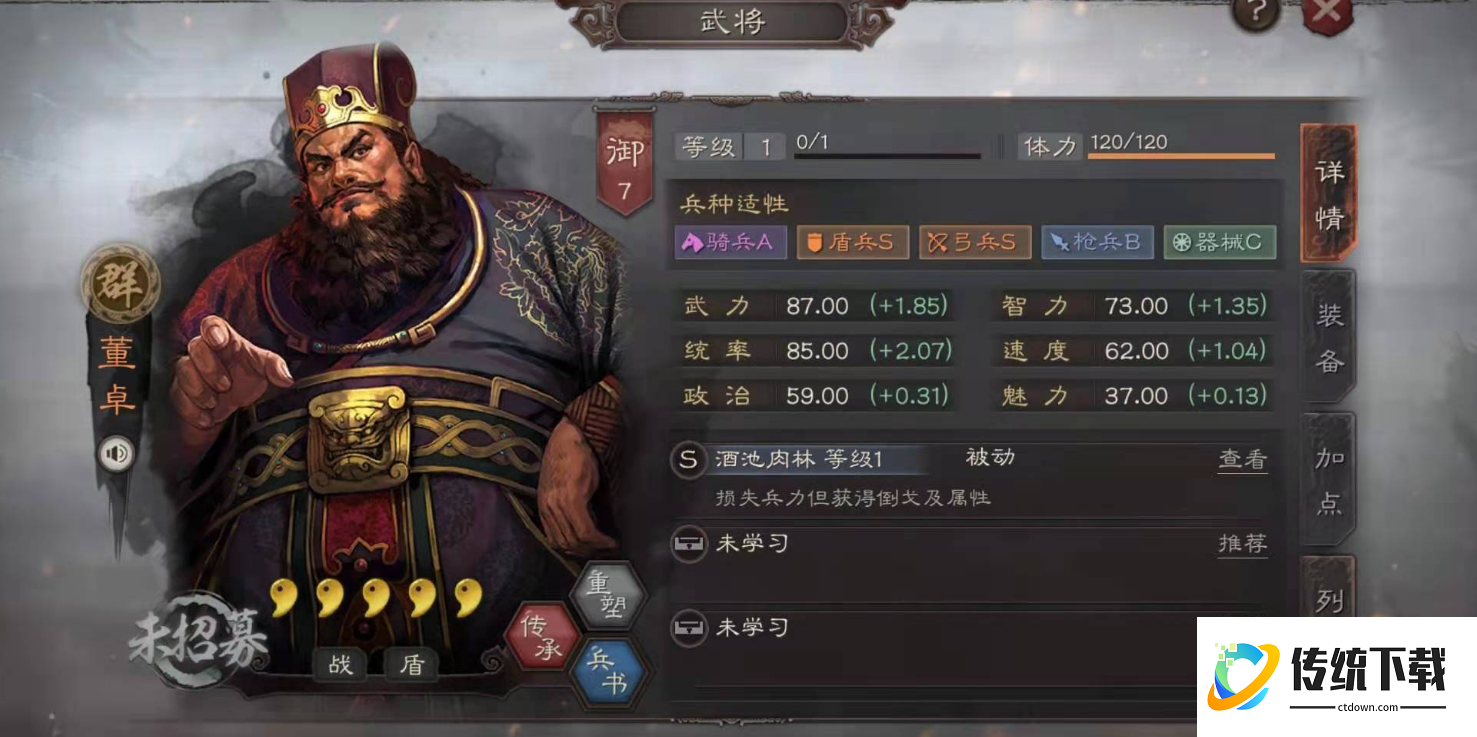Click the 弓兵S archer aptitude icon
Image resolution: width=1477 pixels, height=737 pixels.
pos(975,242)
